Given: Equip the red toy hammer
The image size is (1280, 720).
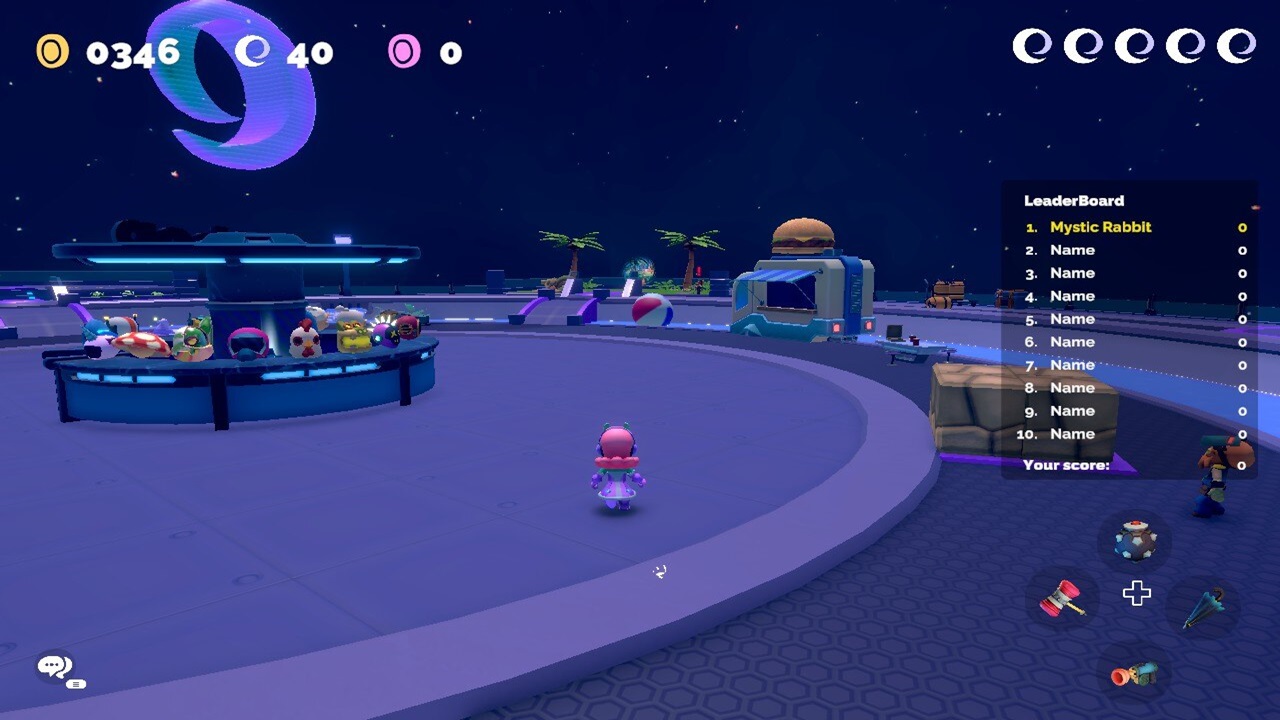Looking at the screenshot, I should tap(1063, 598).
